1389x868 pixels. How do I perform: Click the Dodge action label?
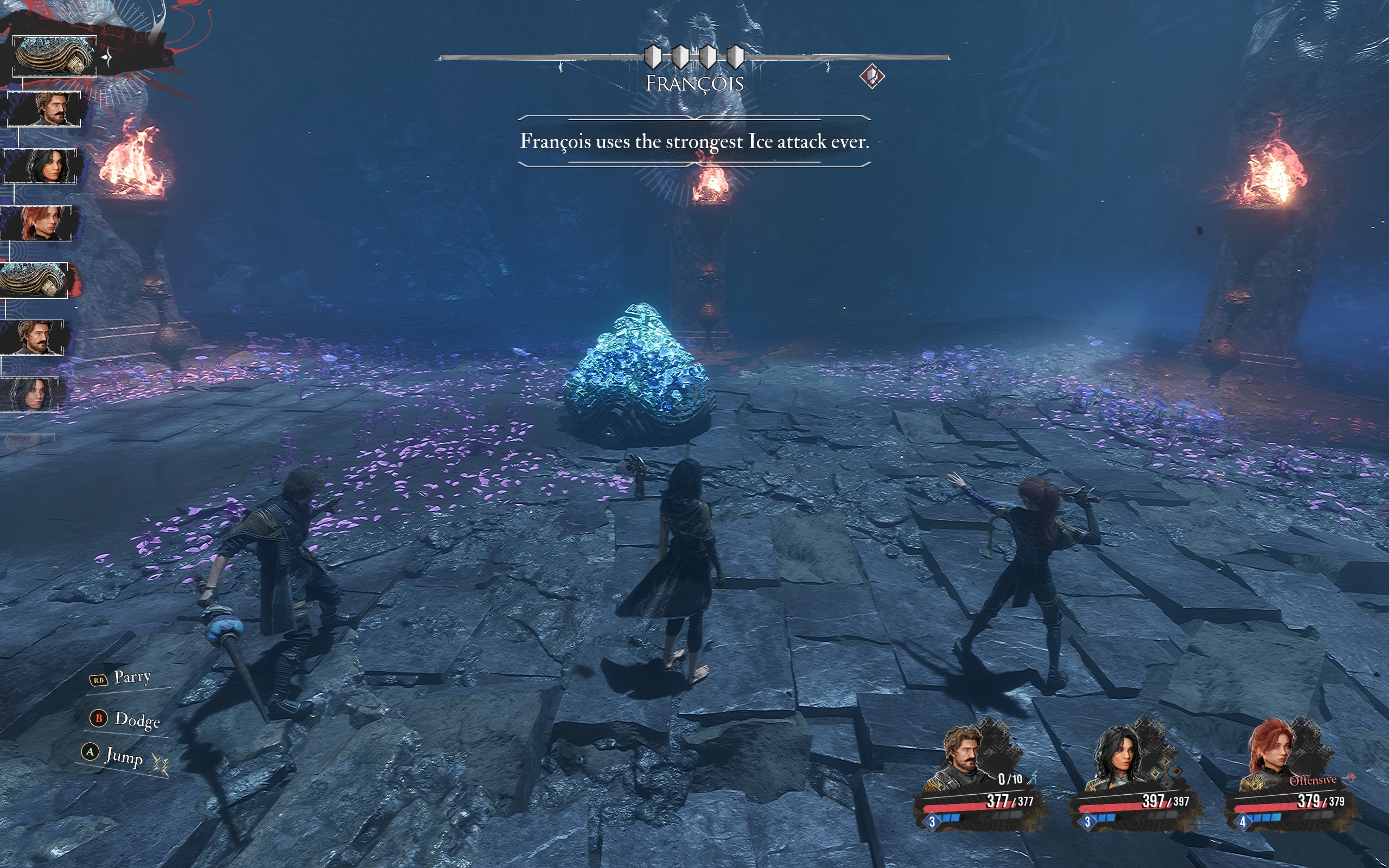[137, 721]
